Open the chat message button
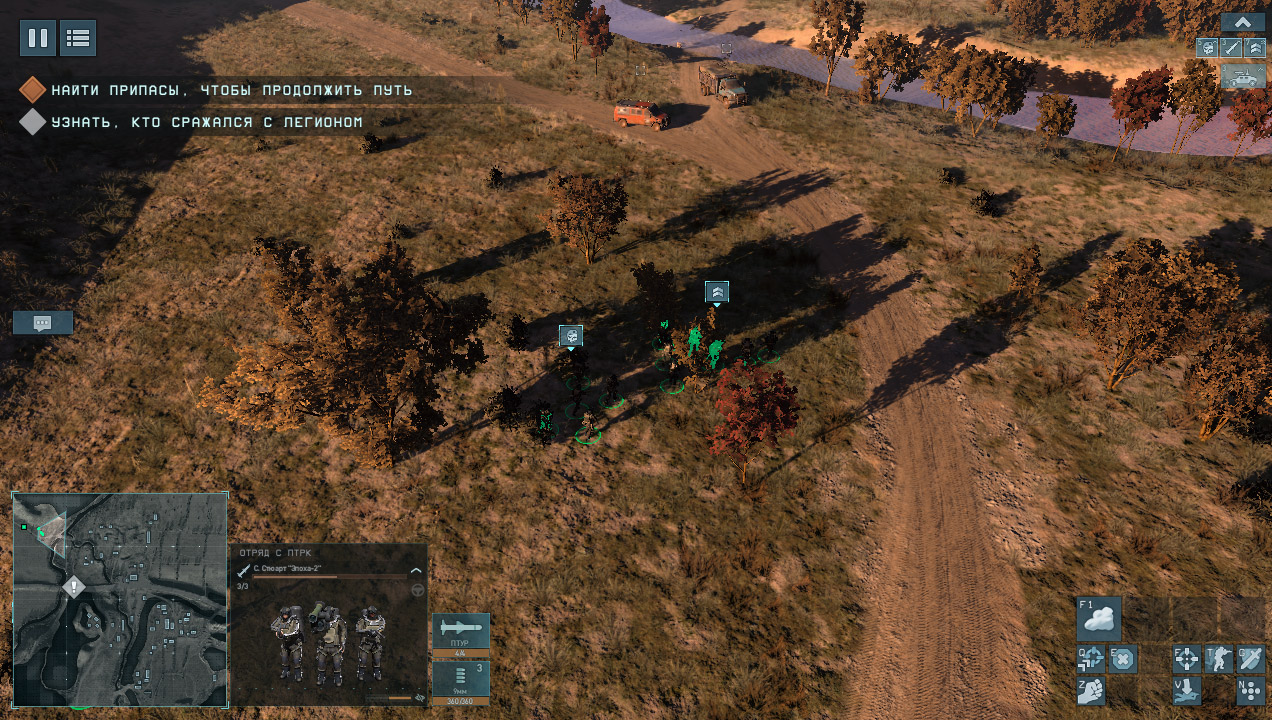Screen dimensions: 1272x720 (42, 322)
